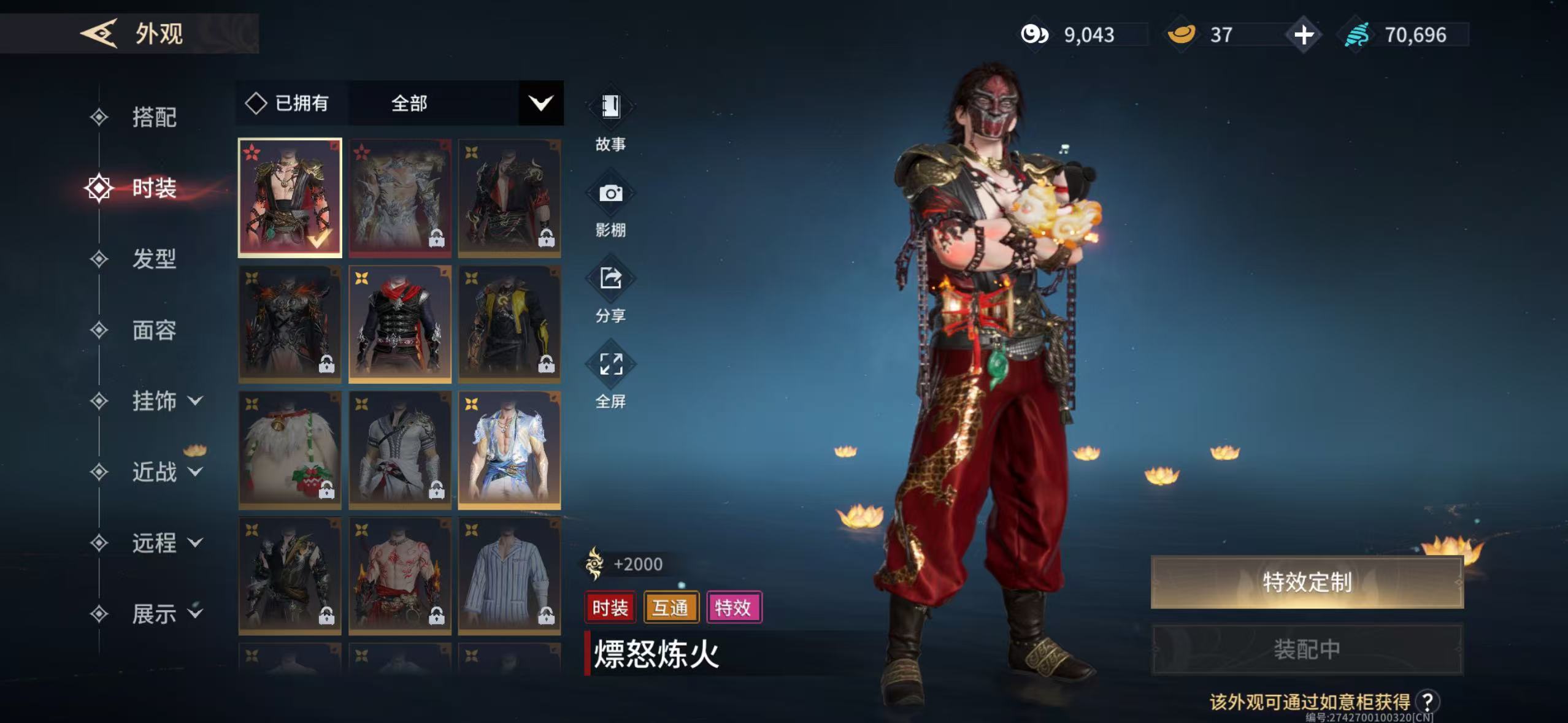Go back using the 外观 arrow
Screen dimensions: 1568x723
99,33
